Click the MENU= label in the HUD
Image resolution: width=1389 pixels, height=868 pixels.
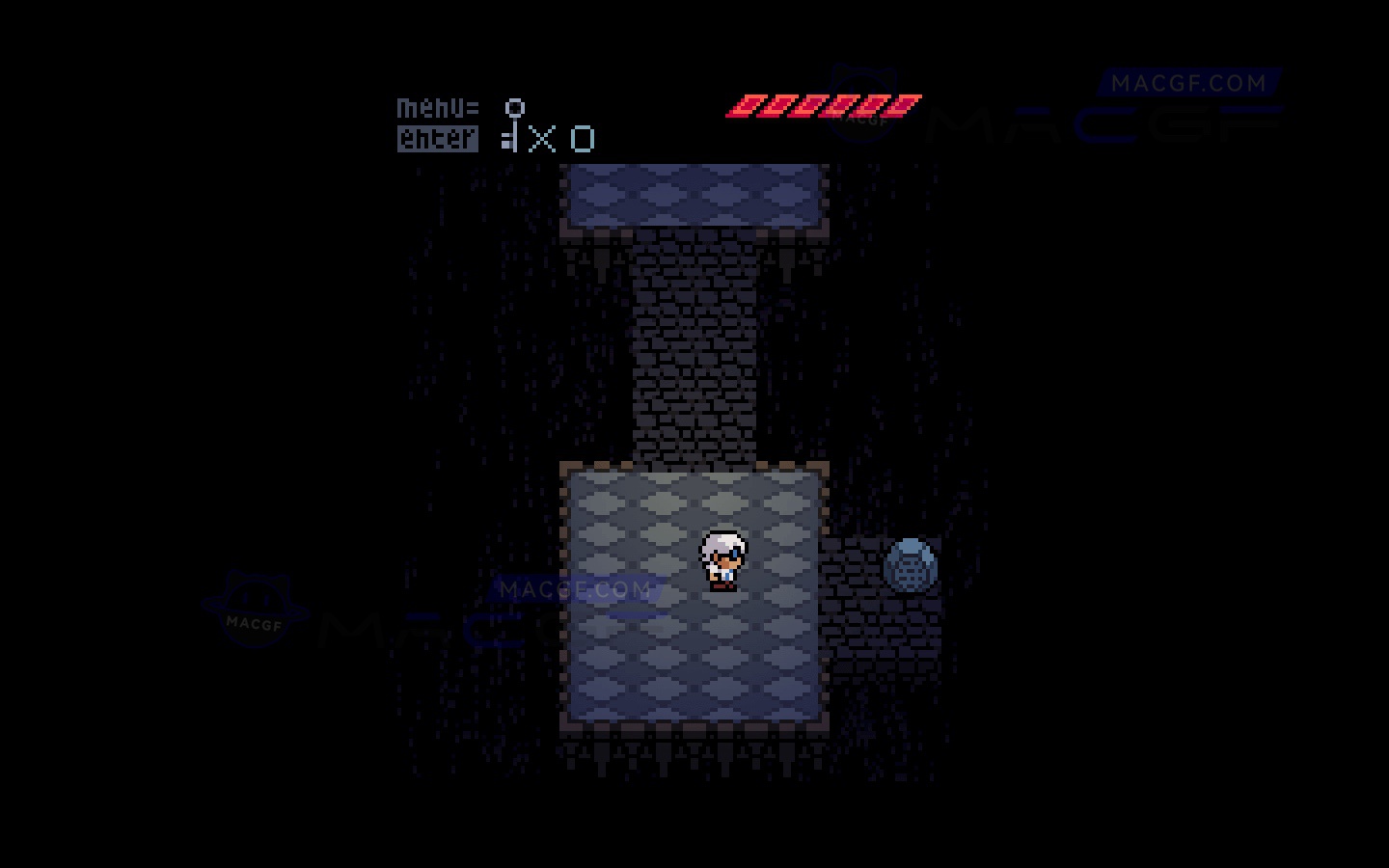click(x=436, y=107)
